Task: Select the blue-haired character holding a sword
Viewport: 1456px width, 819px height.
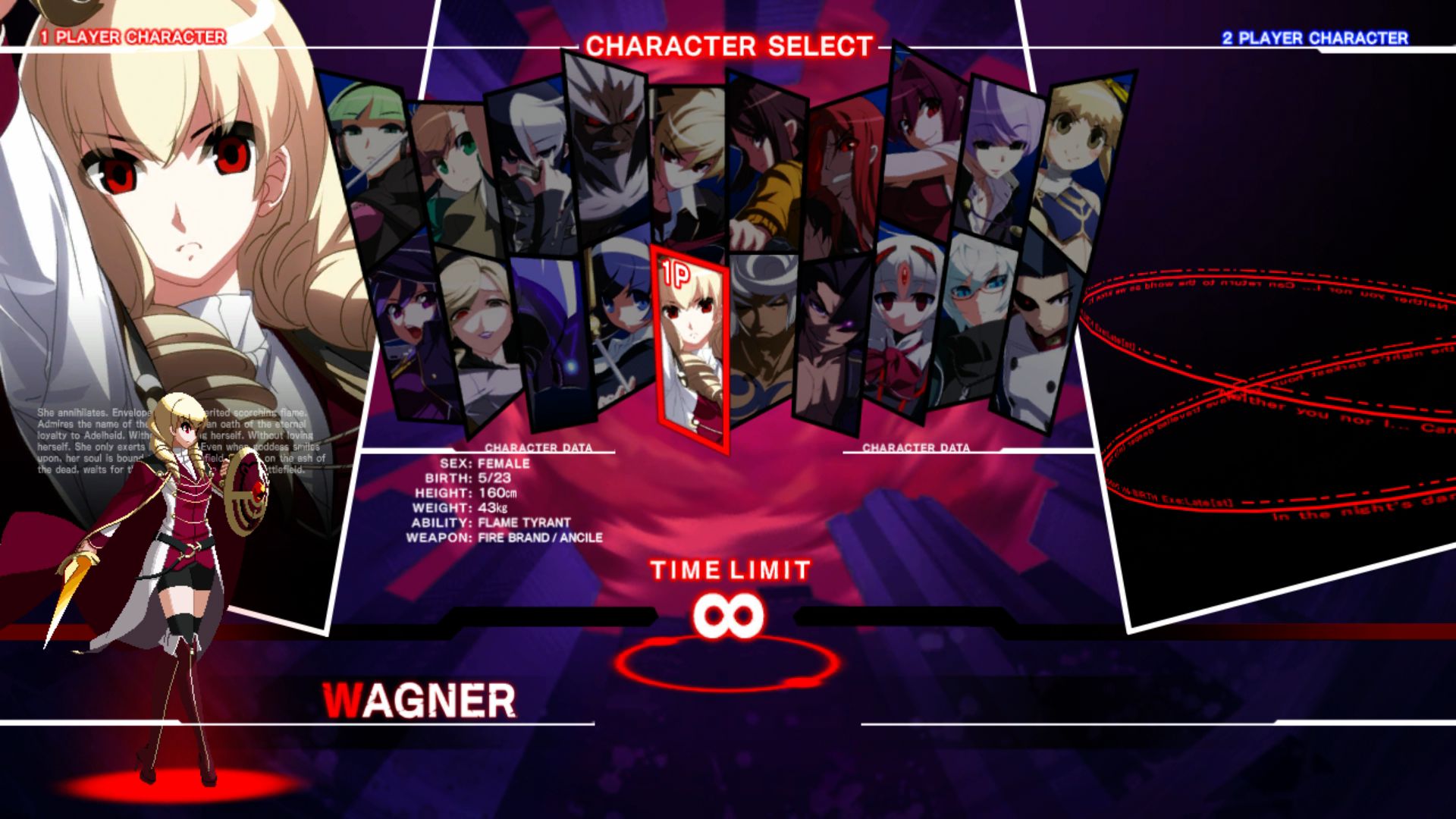Action: pyautogui.click(x=622, y=326)
